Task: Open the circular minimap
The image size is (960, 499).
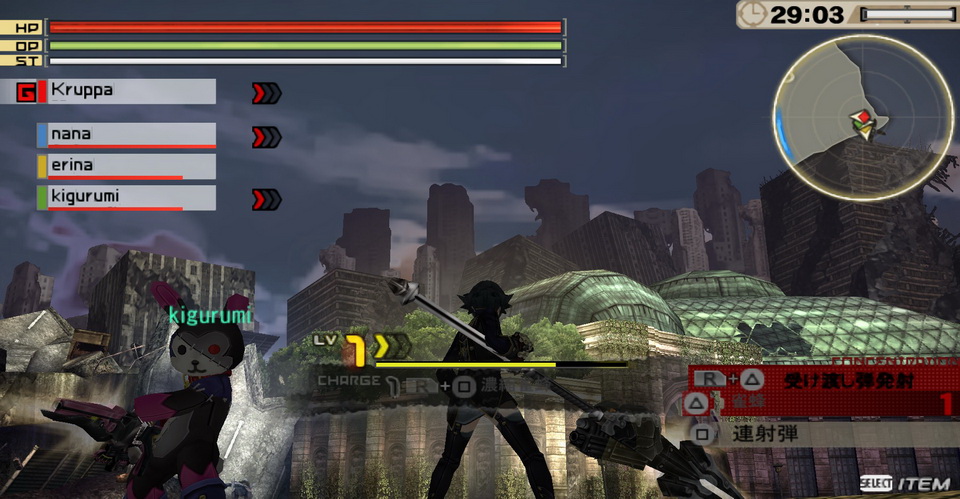Action: click(x=861, y=117)
